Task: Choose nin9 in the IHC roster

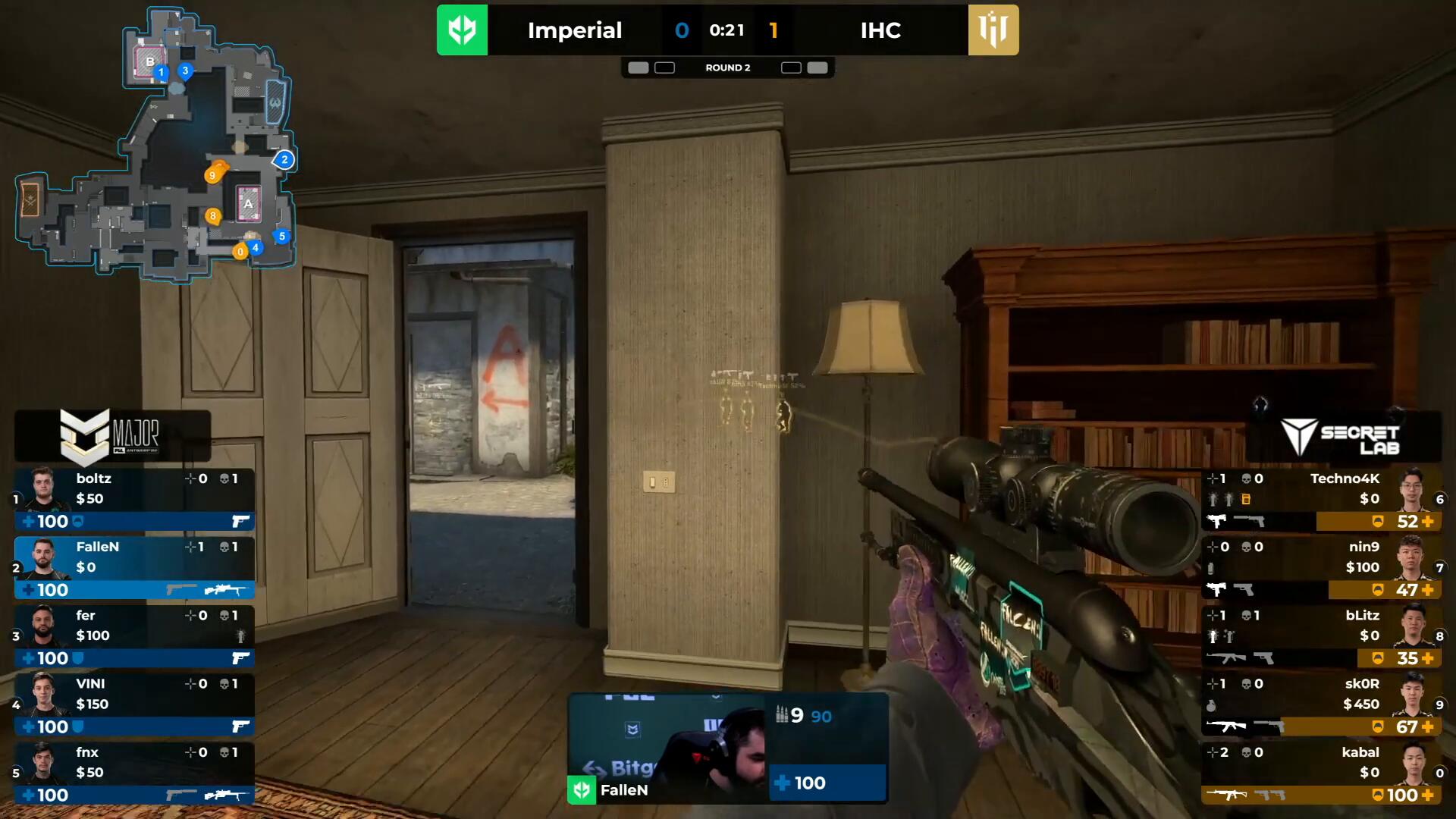Action: point(1321,567)
